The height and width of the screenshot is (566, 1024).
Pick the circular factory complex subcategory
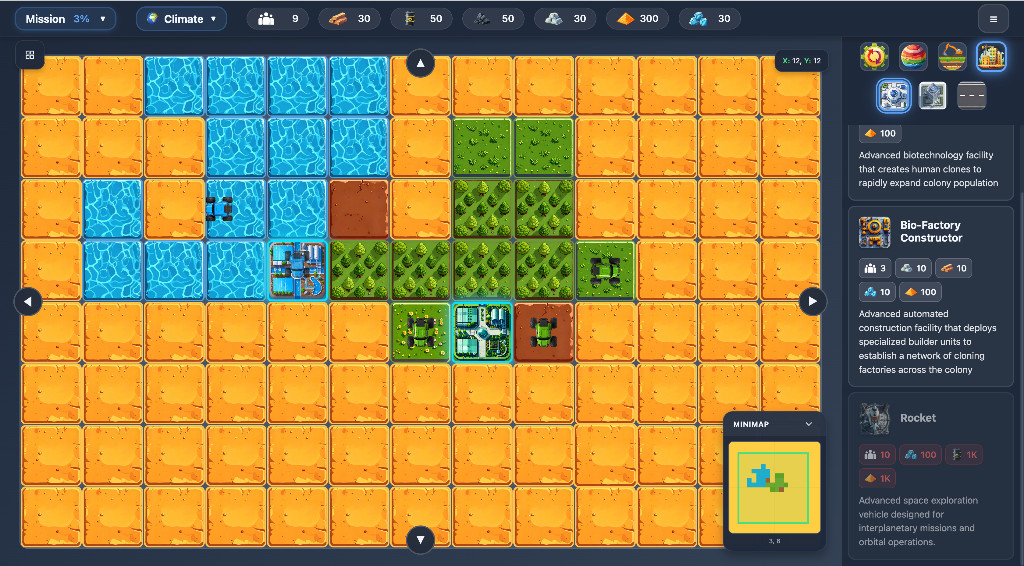(893, 95)
